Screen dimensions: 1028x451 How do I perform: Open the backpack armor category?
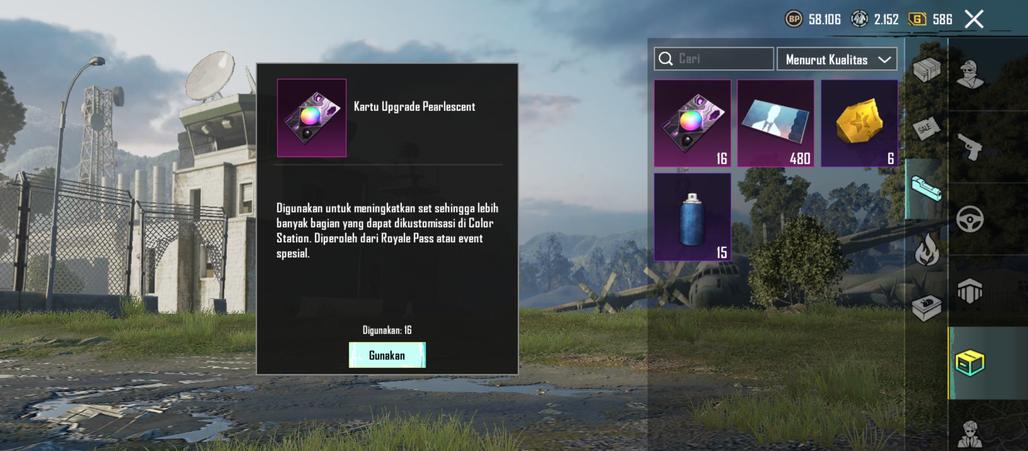970,291
